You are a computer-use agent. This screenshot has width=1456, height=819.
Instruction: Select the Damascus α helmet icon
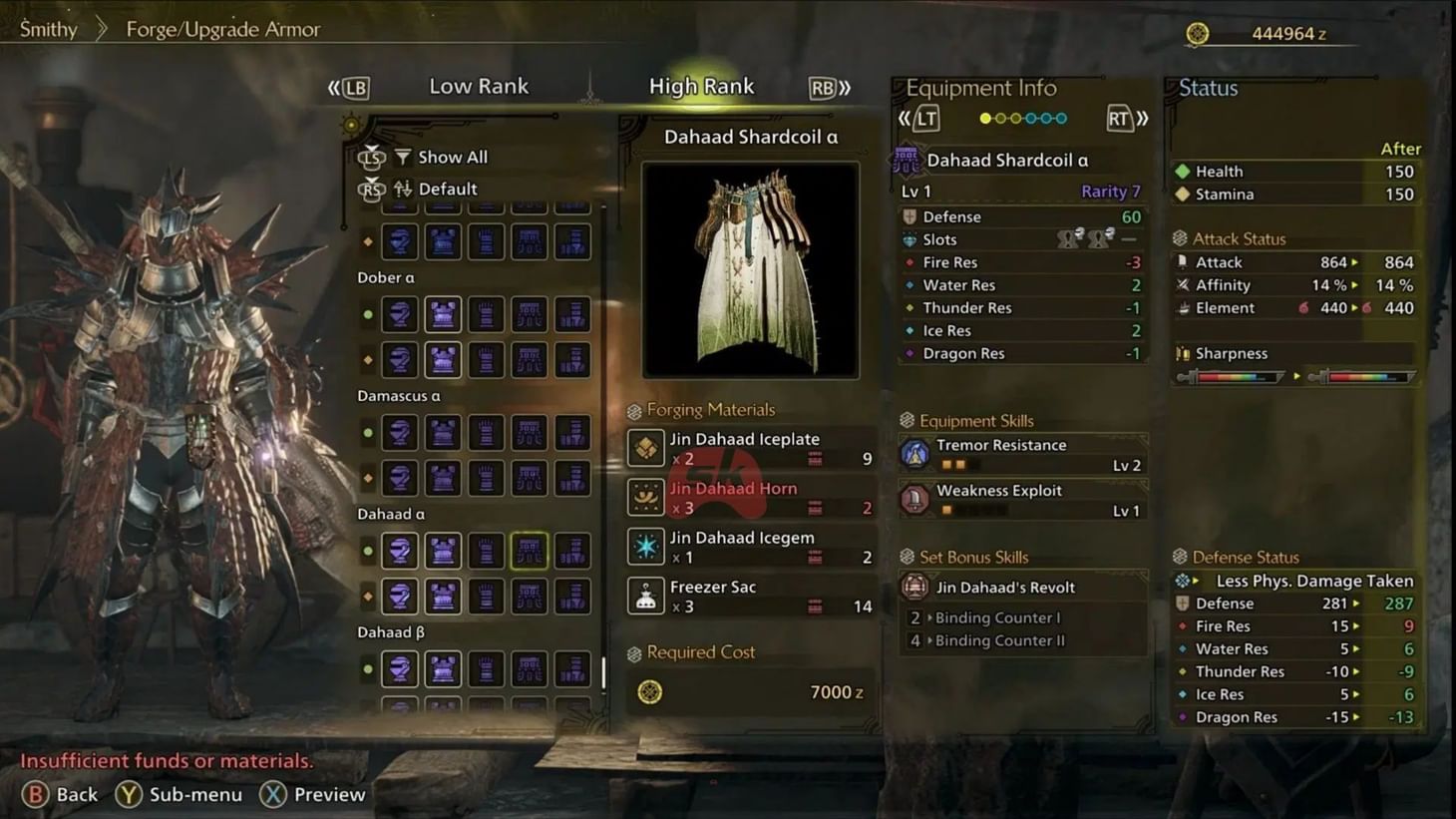click(x=400, y=432)
